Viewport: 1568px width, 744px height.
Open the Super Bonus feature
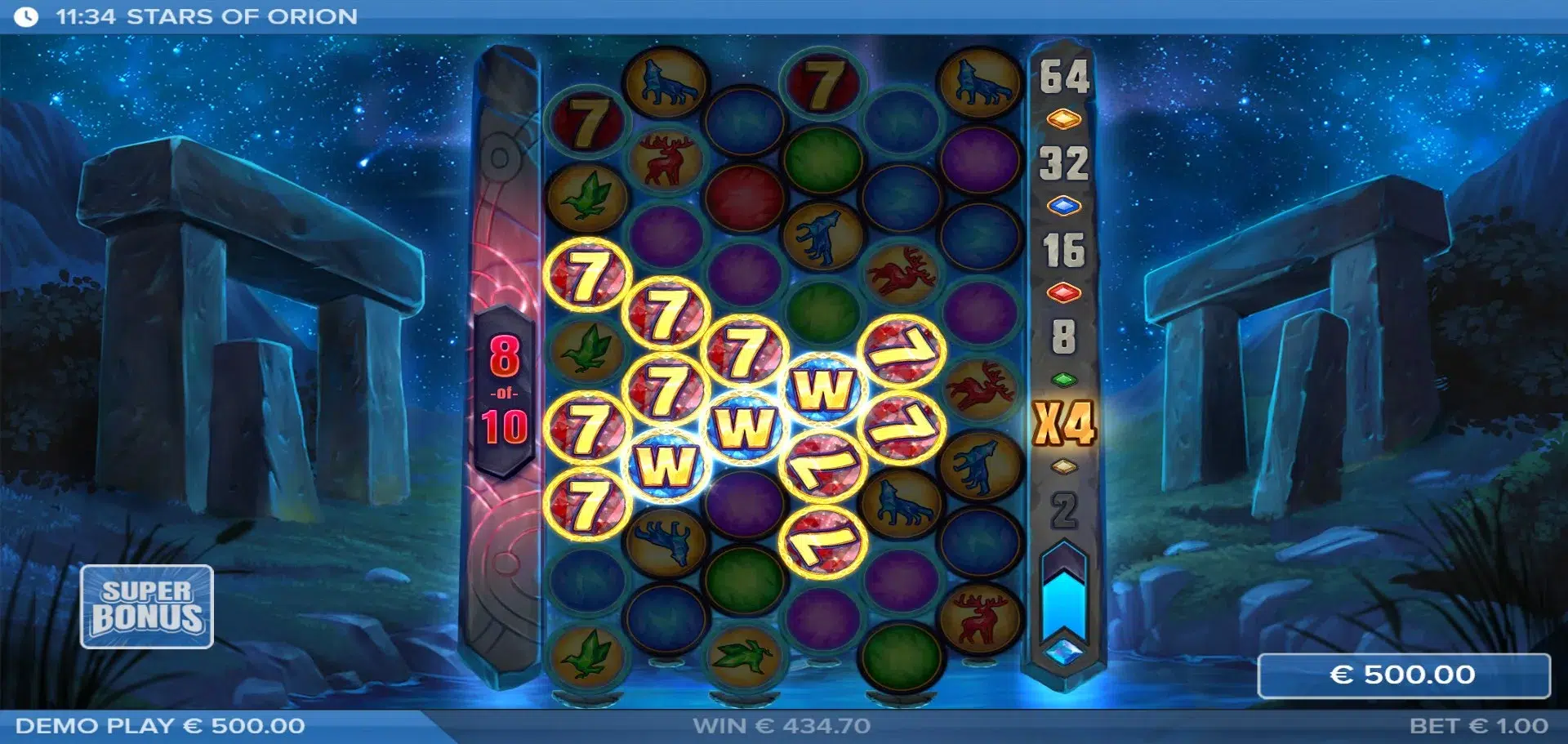pyautogui.click(x=147, y=606)
